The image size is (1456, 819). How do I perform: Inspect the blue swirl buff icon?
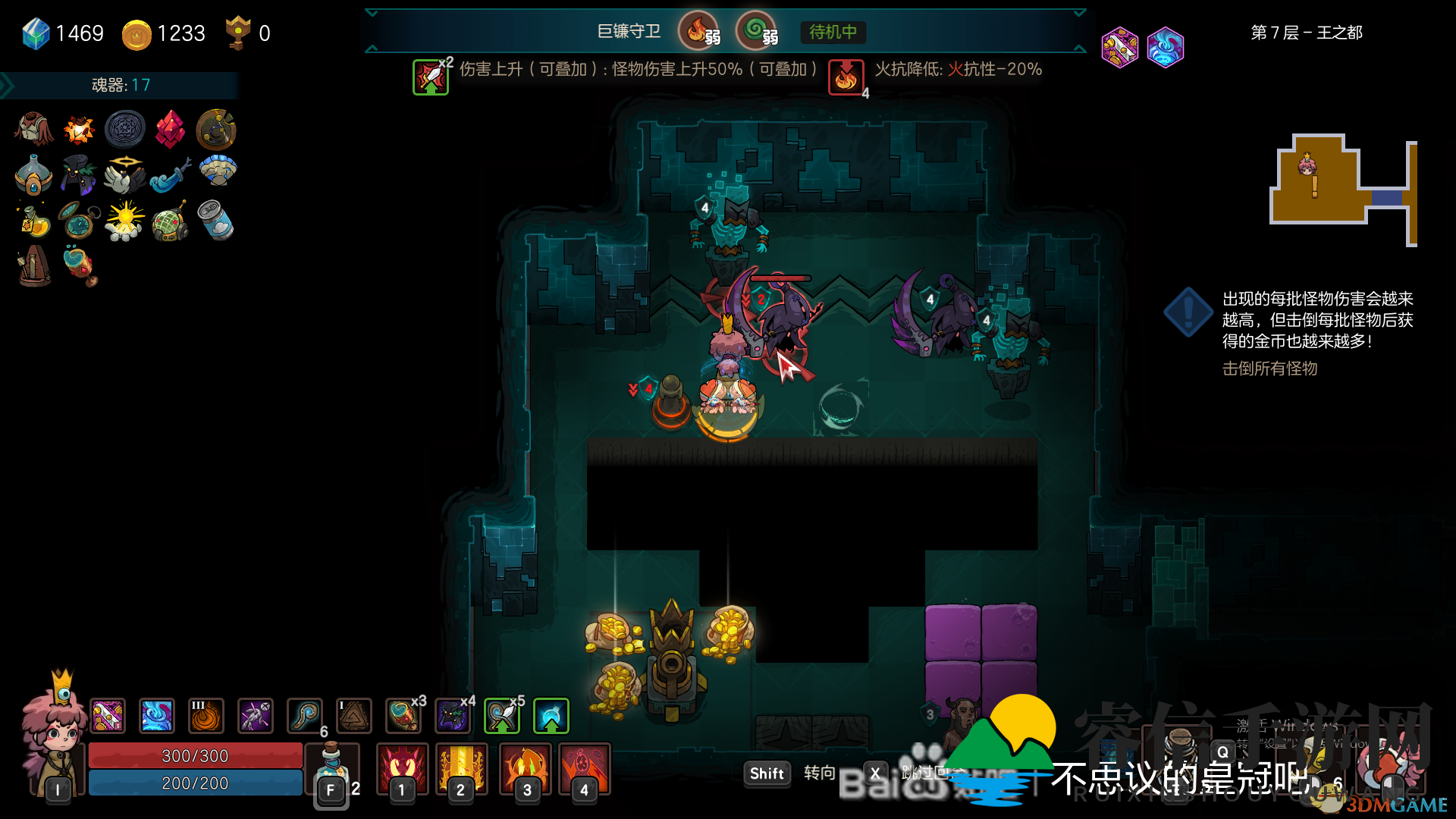[x=157, y=716]
